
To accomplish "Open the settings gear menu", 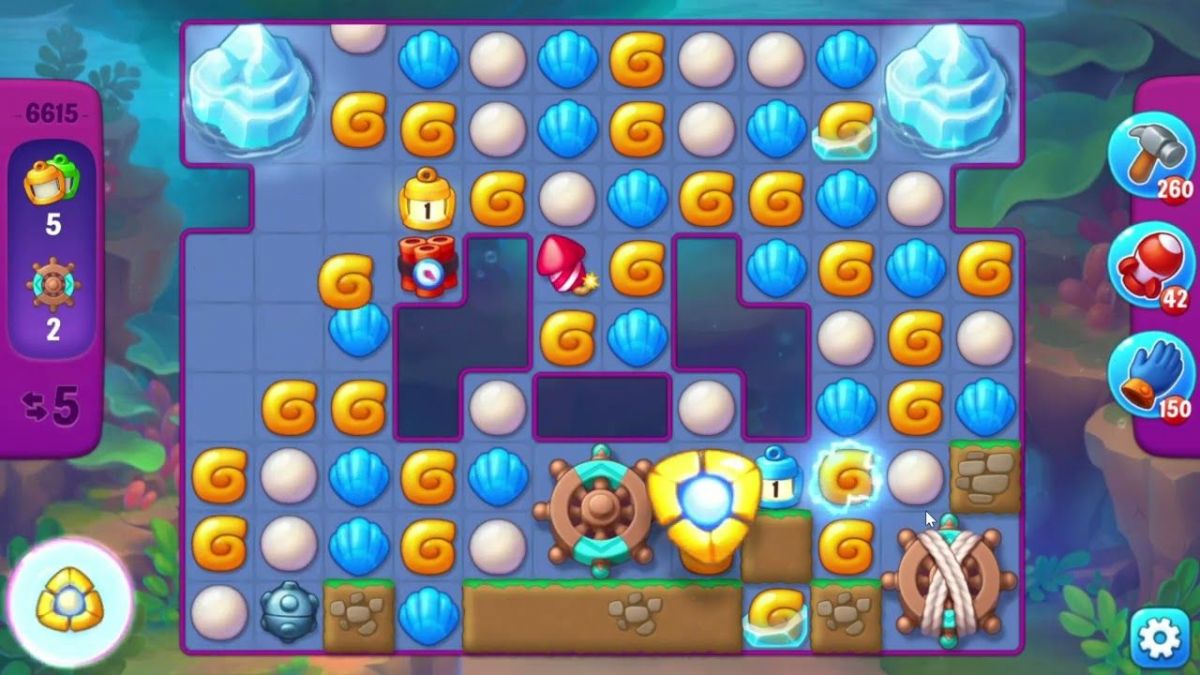I will click(x=1160, y=639).
